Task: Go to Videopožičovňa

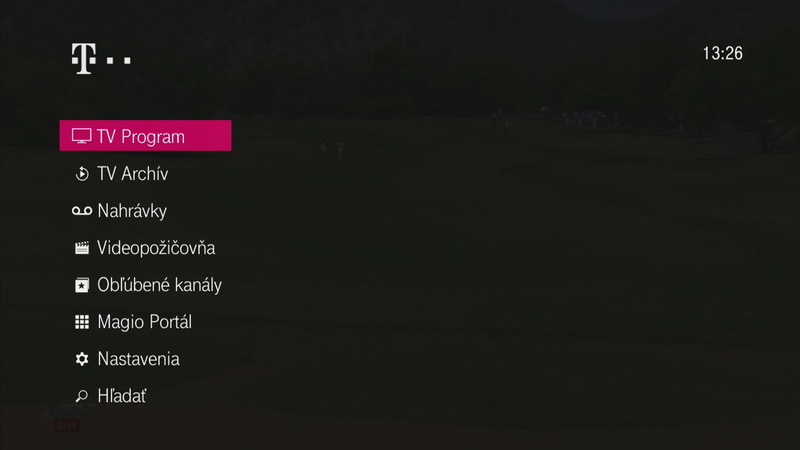Action: click(155, 248)
